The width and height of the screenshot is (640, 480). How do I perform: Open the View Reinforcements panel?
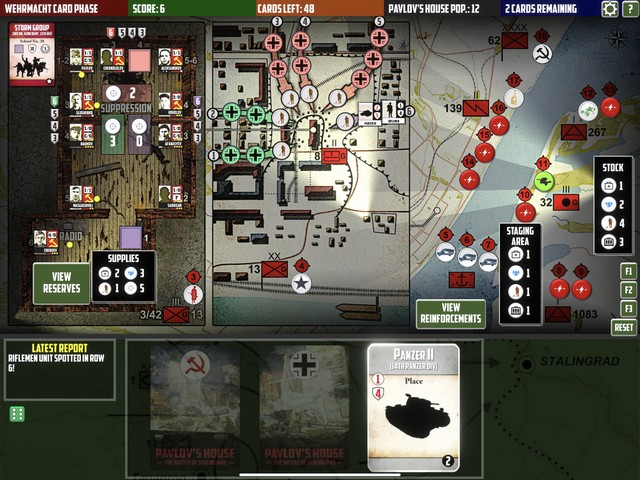point(450,314)
